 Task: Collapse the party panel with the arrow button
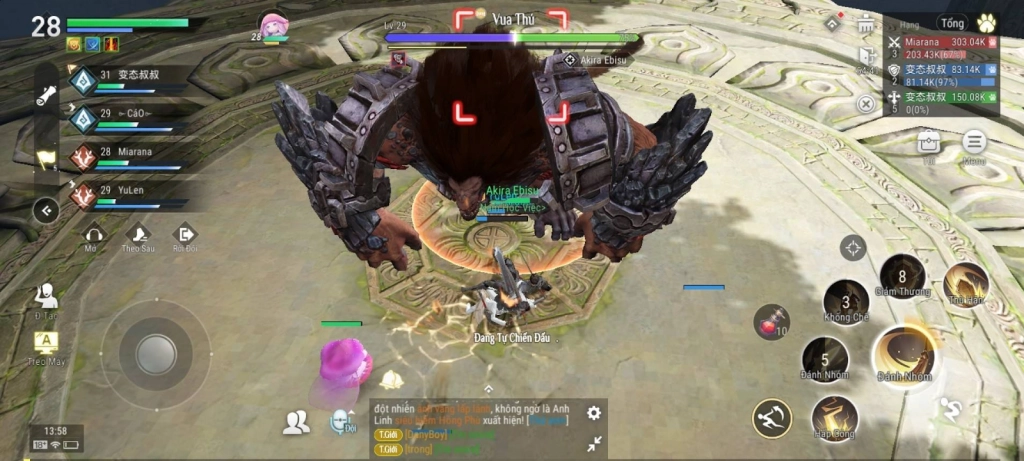(x=45, y=210)
